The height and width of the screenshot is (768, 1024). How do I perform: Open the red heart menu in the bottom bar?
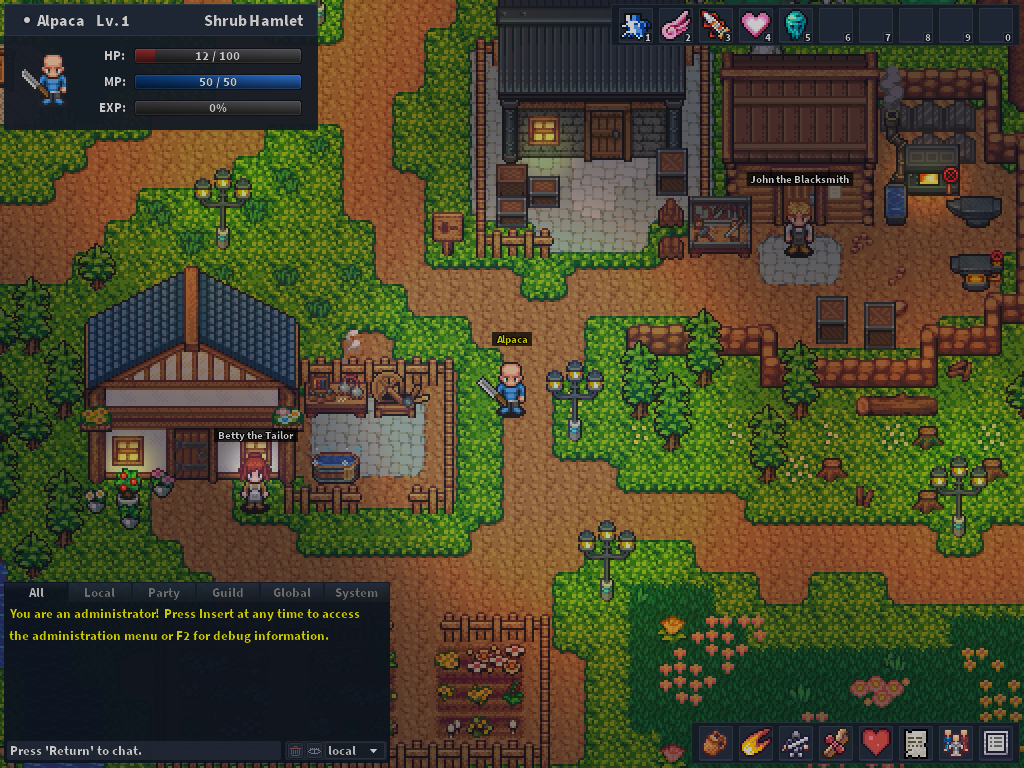875,743
